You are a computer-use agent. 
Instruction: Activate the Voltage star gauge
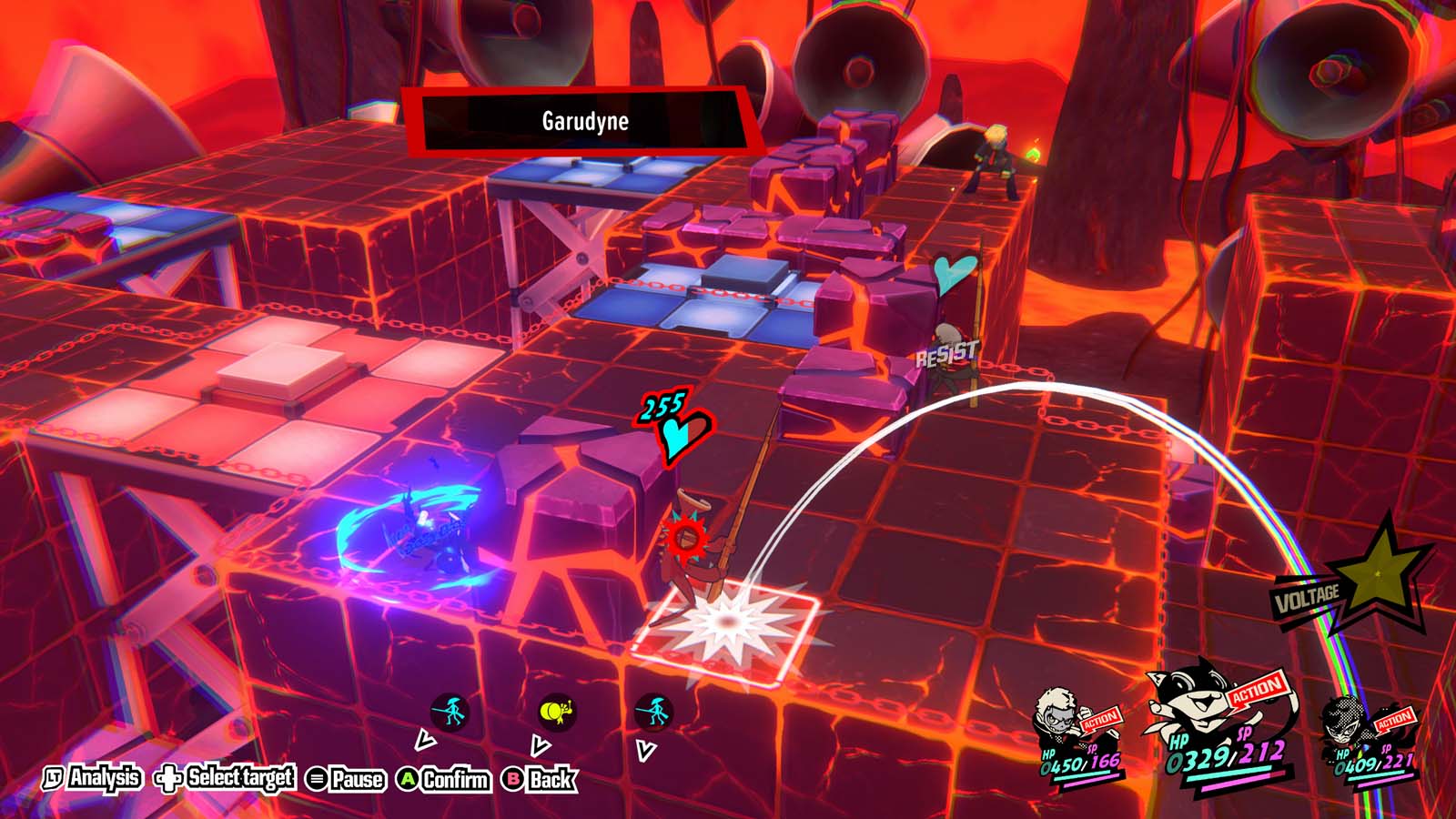click(1374, 575)
